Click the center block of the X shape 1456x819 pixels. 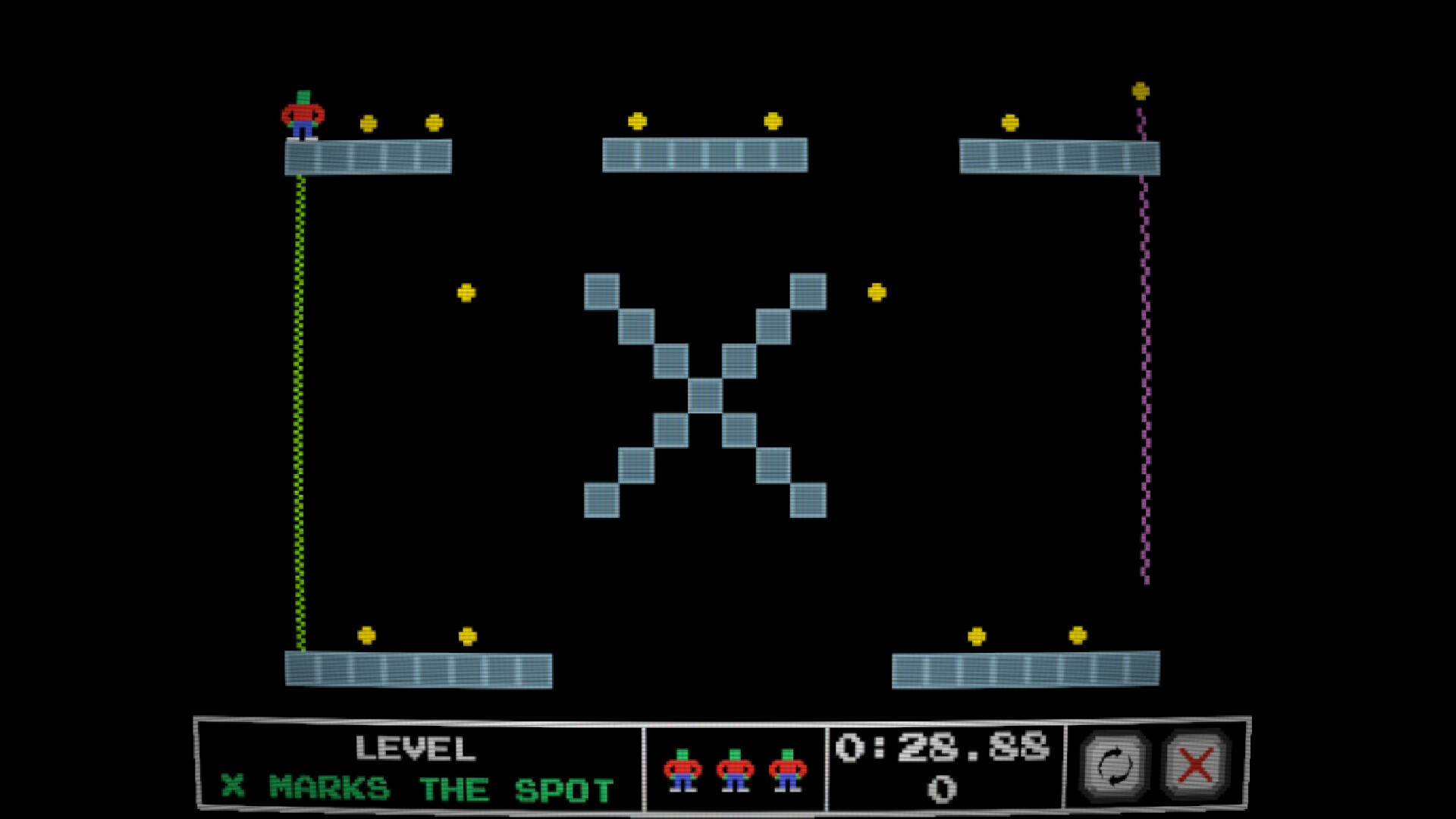[707, 394]
